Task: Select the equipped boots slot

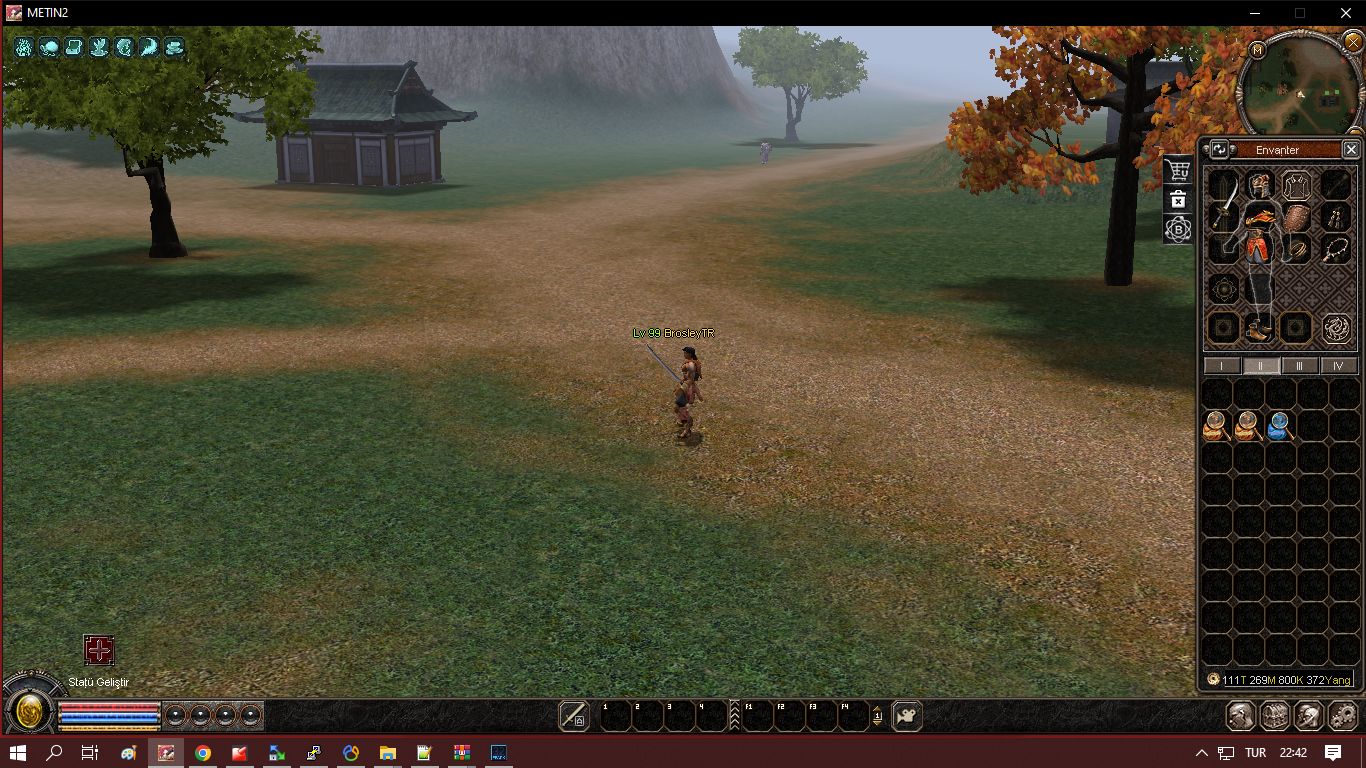Action: (x=1259, y=327)
